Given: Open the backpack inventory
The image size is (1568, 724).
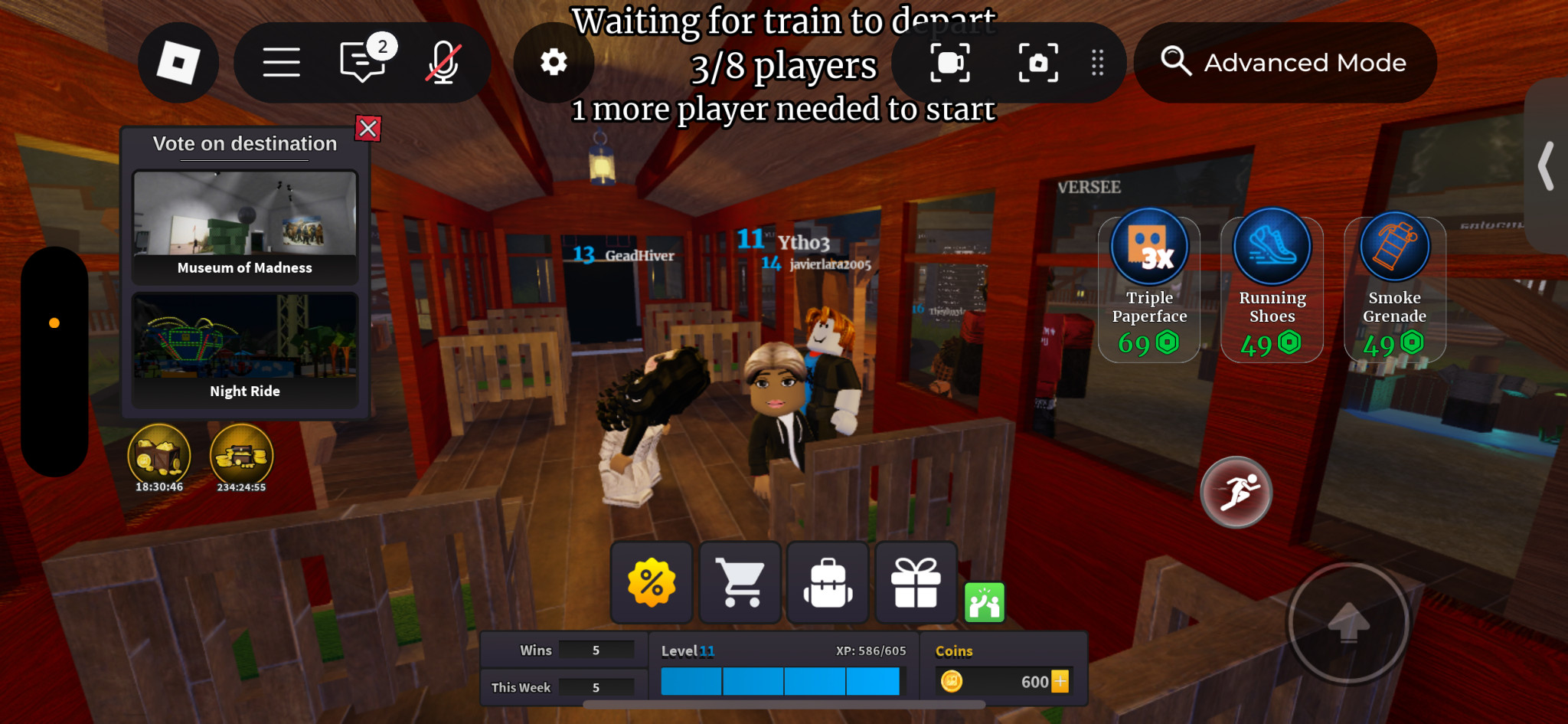Looking at the screenshot, I should (828, 583).
